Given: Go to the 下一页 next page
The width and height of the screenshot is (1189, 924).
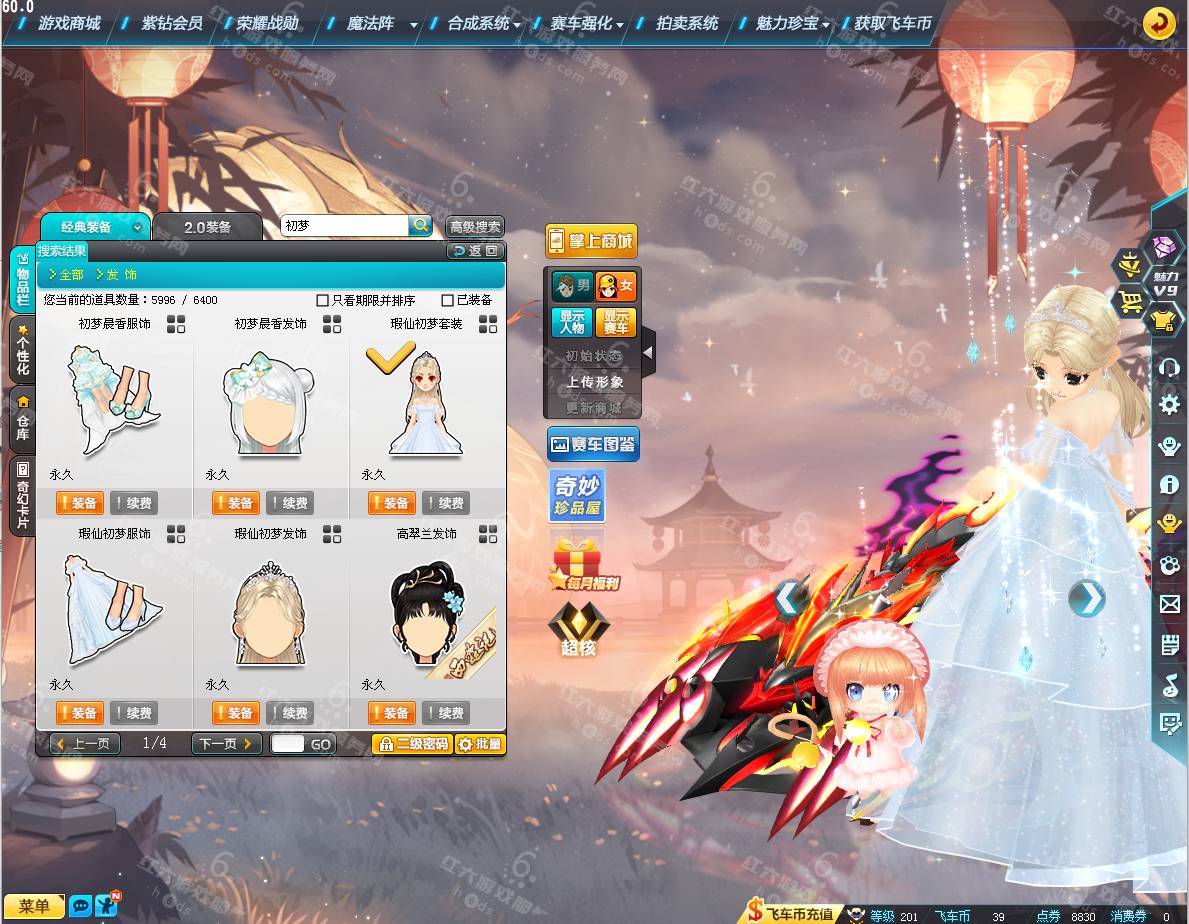Looking at the screenshot, I should (x=226, y=744).
